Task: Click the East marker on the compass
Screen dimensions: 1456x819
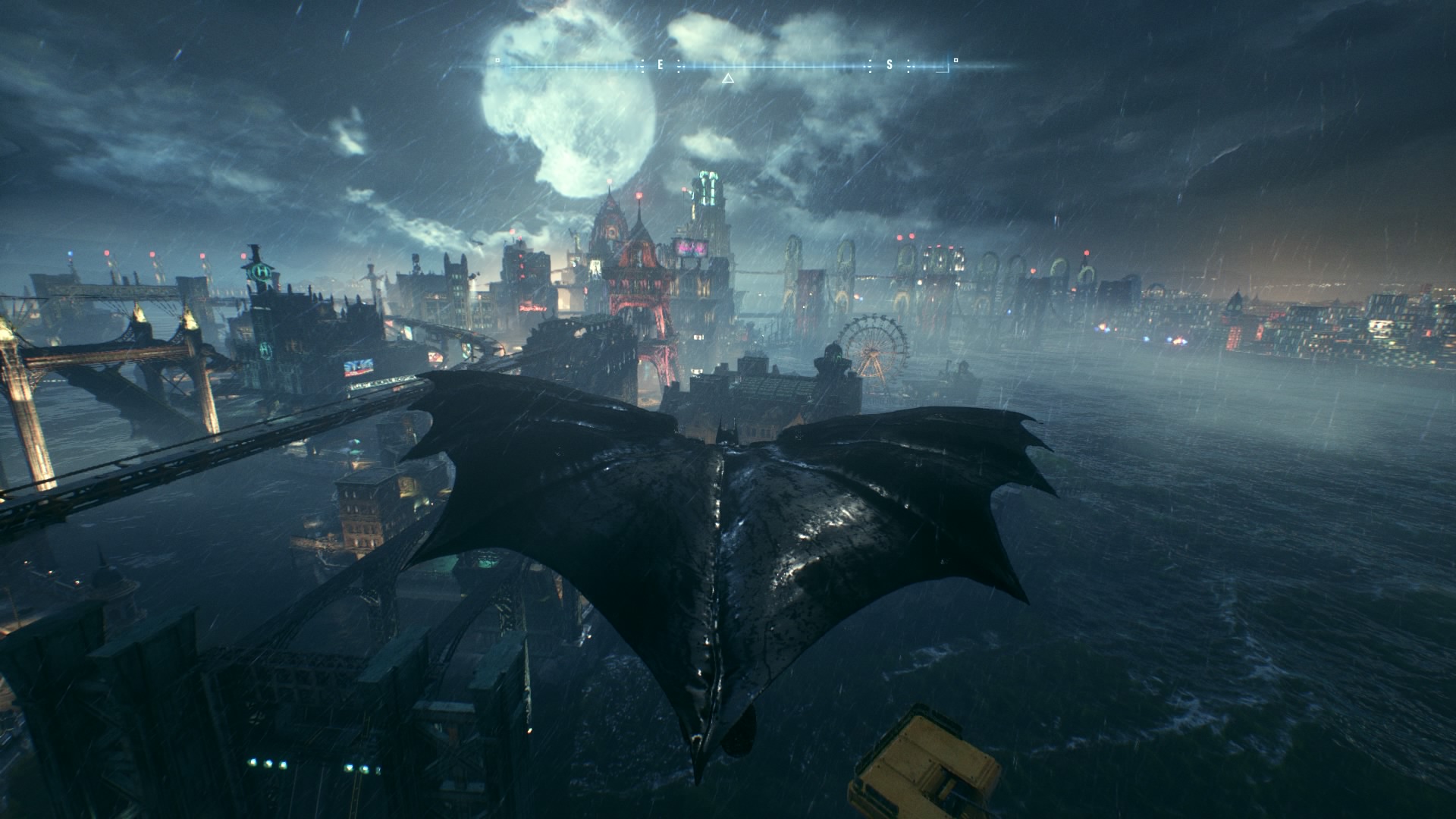Action: pyautogui.click(x=660, y=65)
